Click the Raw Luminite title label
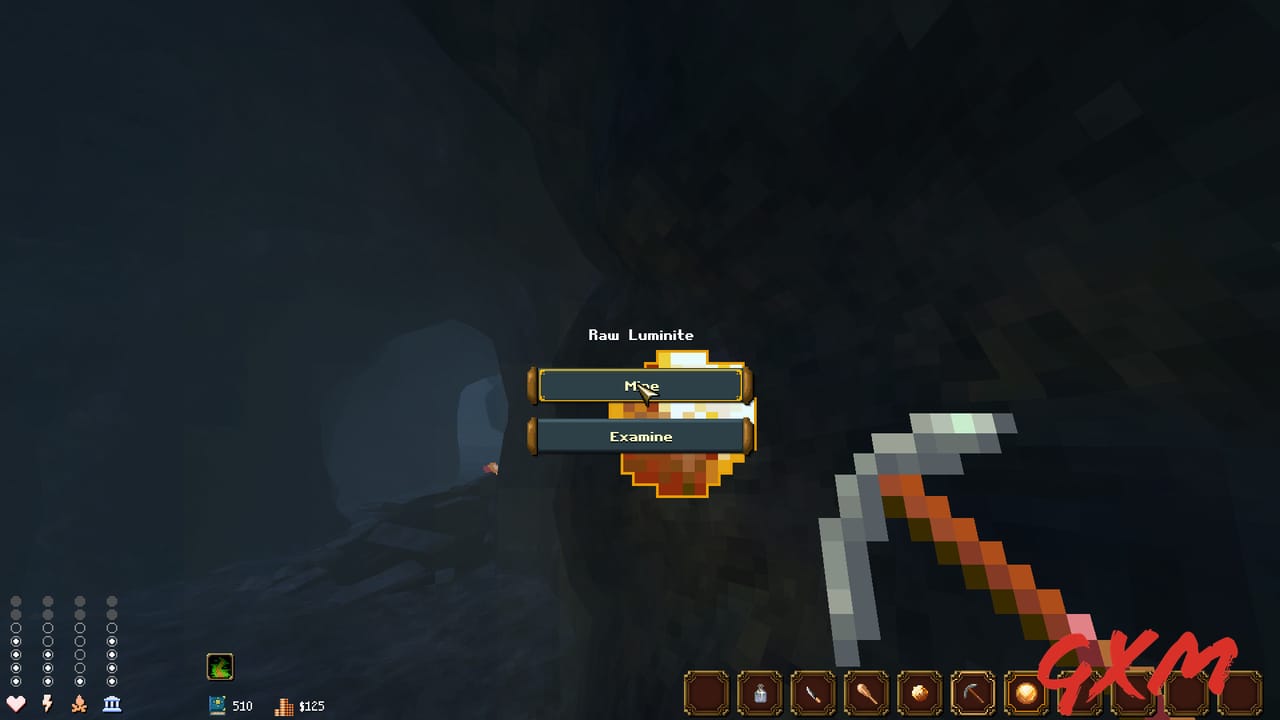 [640, 335]
